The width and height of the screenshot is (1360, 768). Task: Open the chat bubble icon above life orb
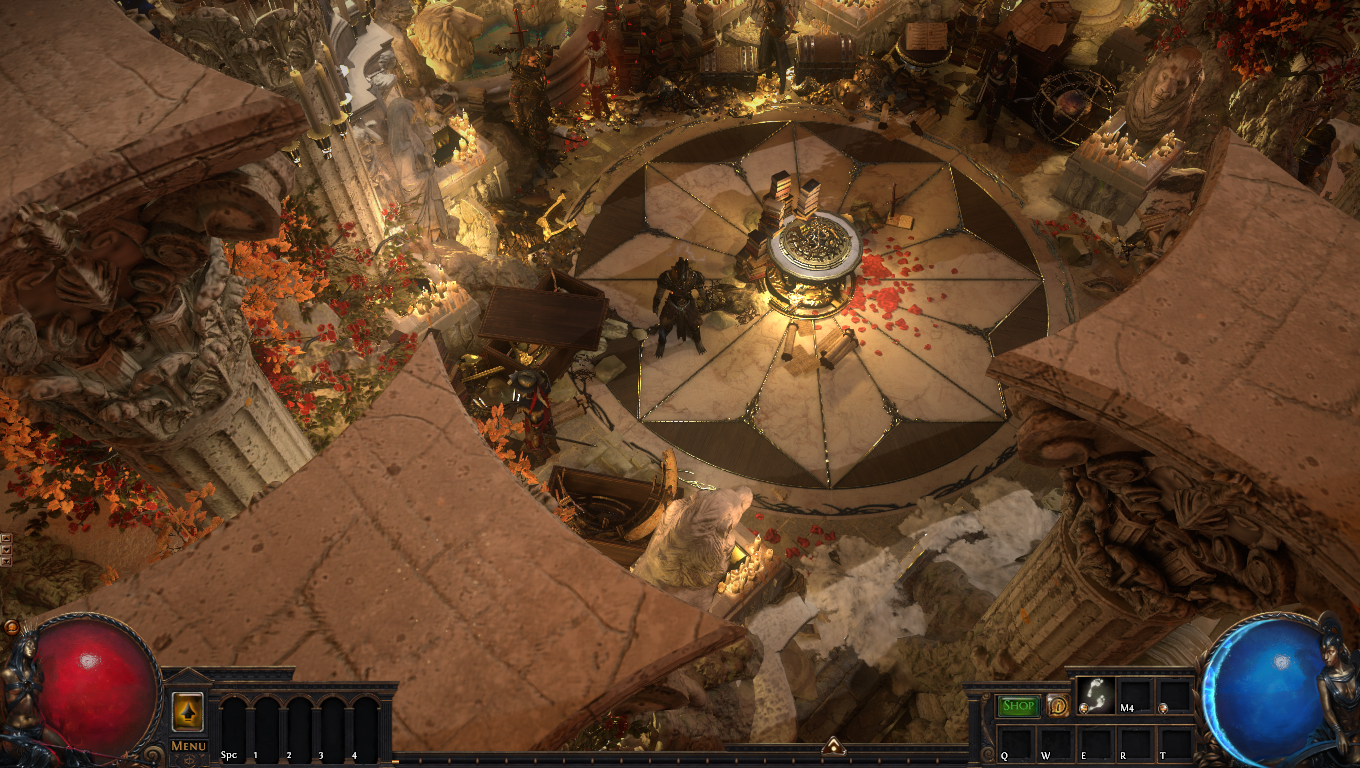11,627
